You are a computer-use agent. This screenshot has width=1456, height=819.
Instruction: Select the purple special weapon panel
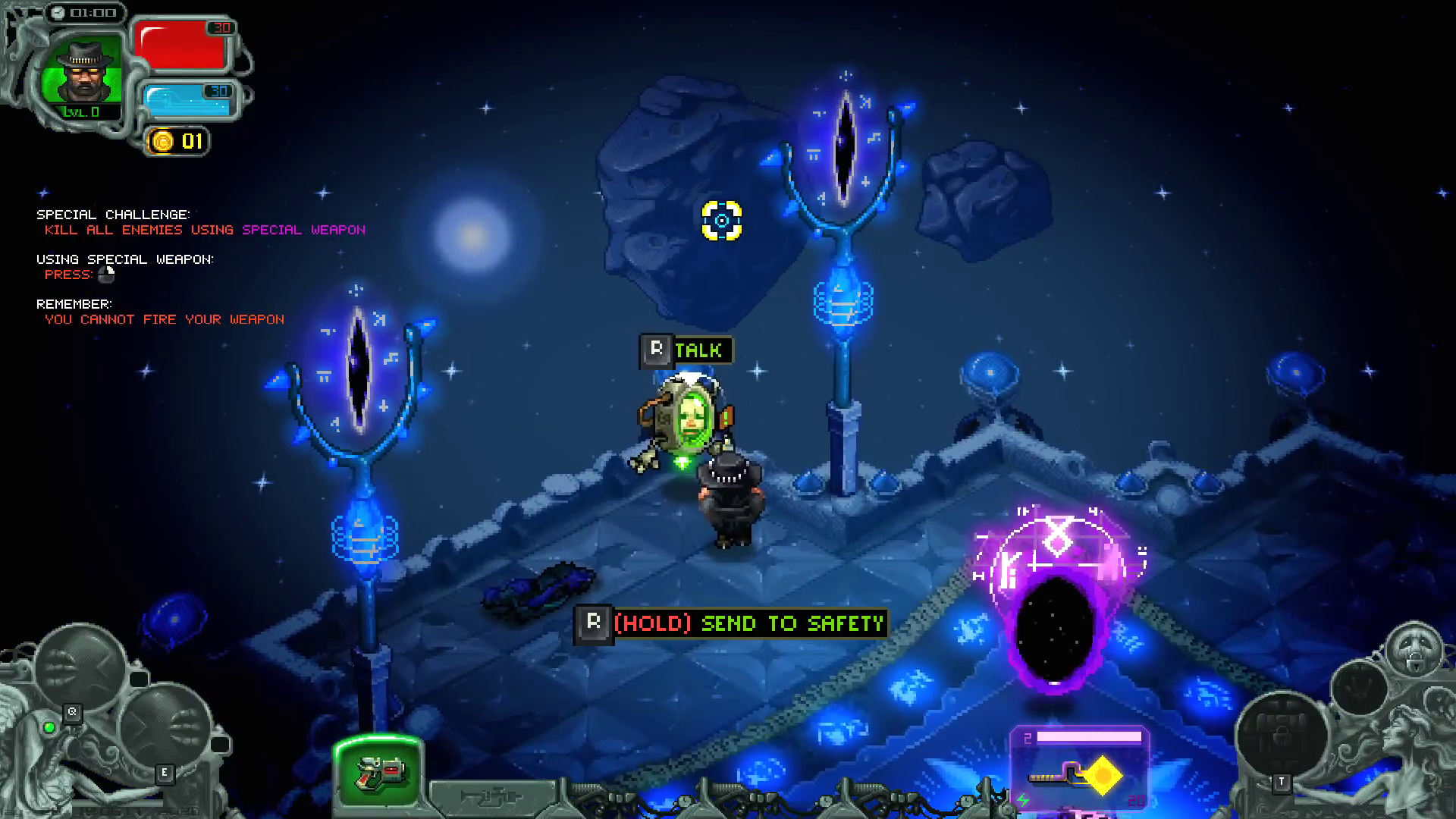click(1080, 767)
